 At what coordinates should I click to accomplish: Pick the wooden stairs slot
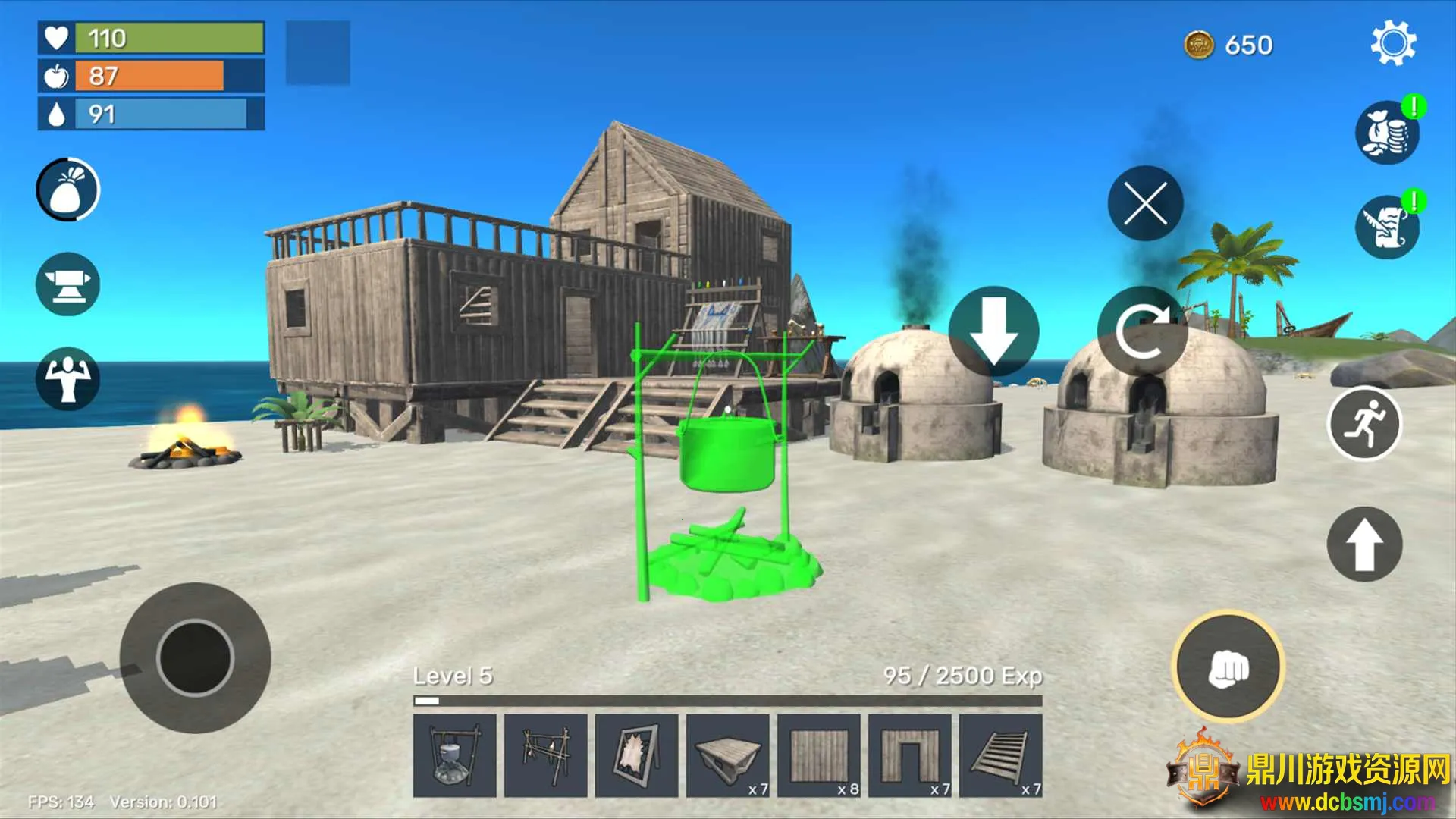point(1001,755)
